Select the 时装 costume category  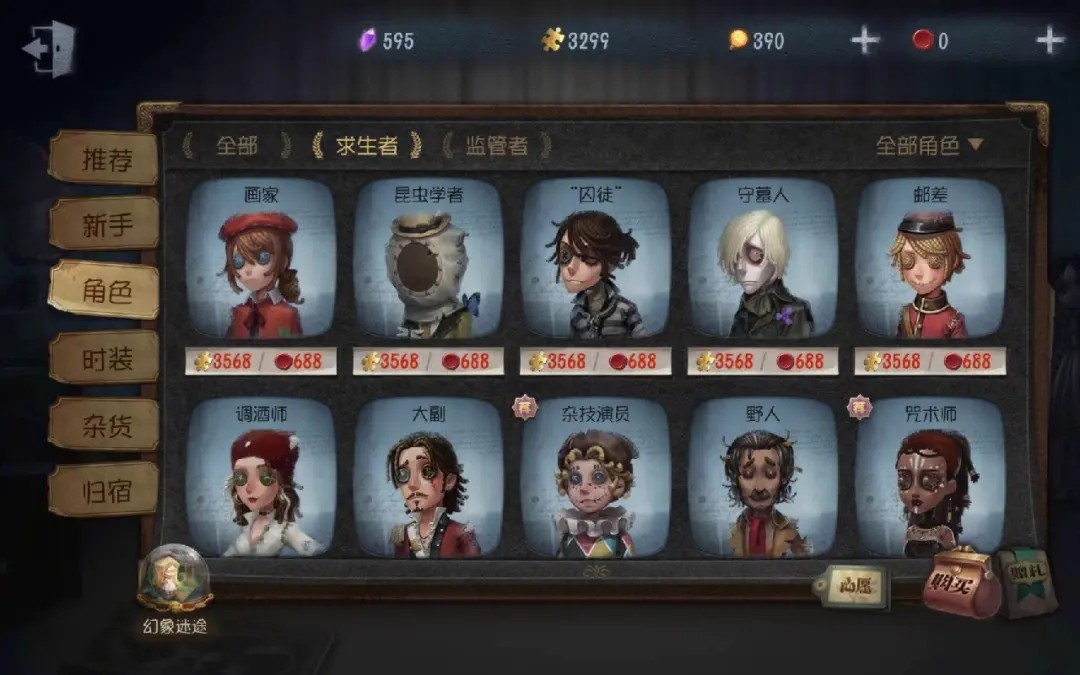click(x=106, y=358)
